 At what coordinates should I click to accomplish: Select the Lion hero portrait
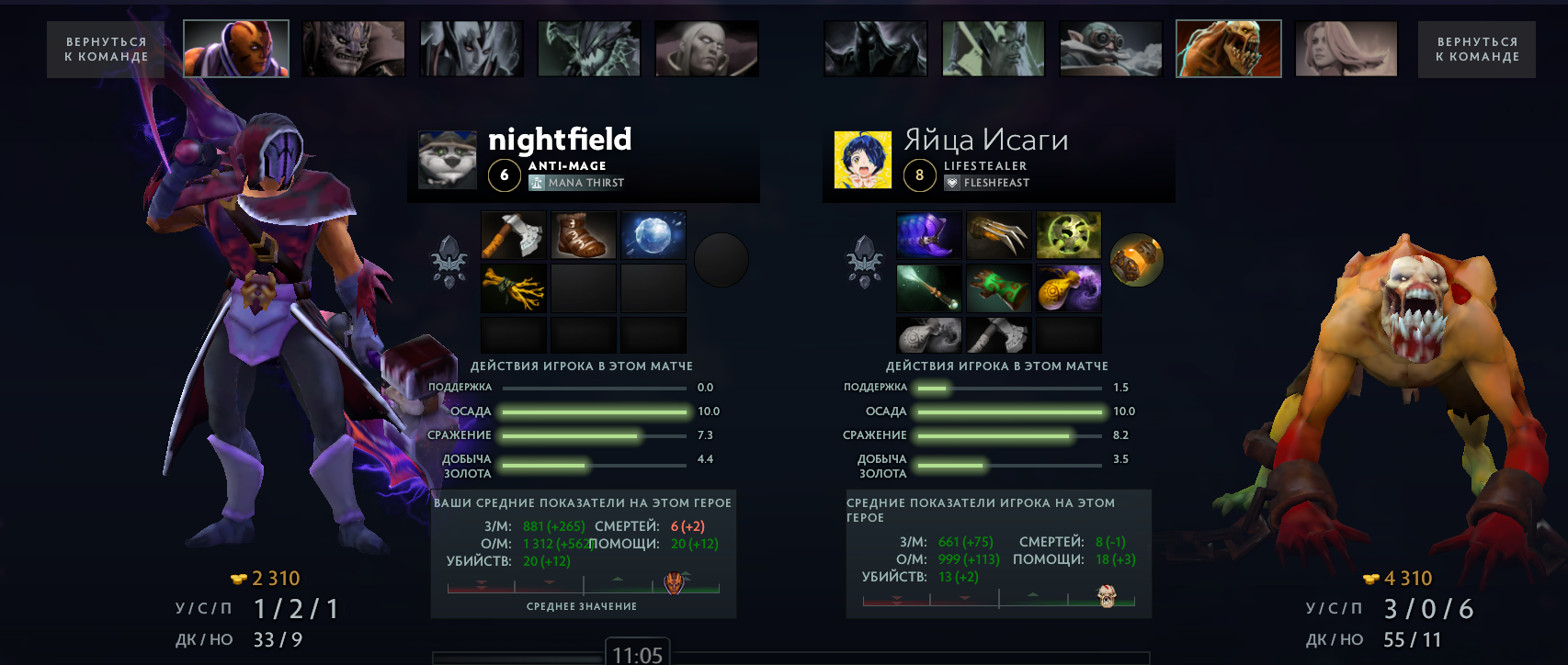354,49
